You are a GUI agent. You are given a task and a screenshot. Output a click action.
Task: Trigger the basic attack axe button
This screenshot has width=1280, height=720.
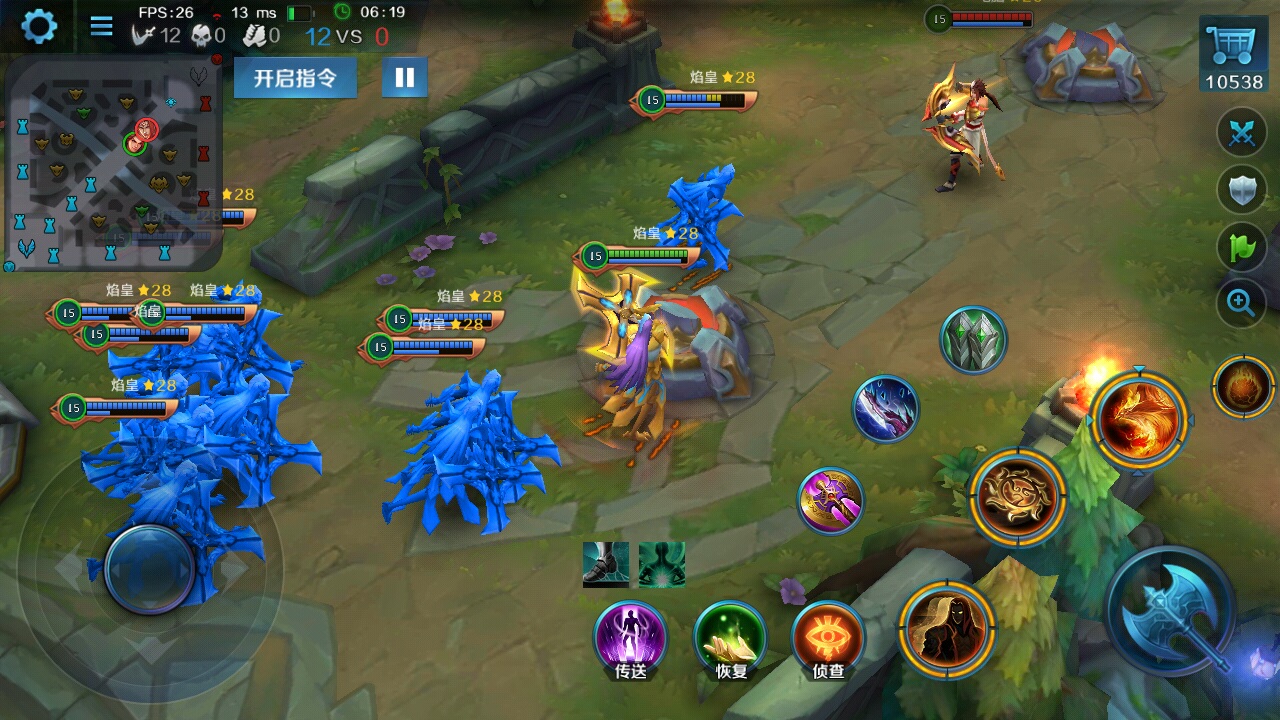pyautogui.click(x=1172, y=610)
